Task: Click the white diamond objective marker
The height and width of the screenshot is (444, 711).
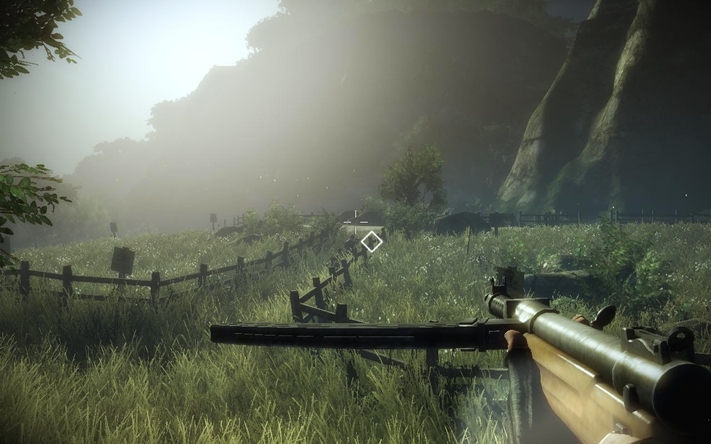Action: click(372, 240)
